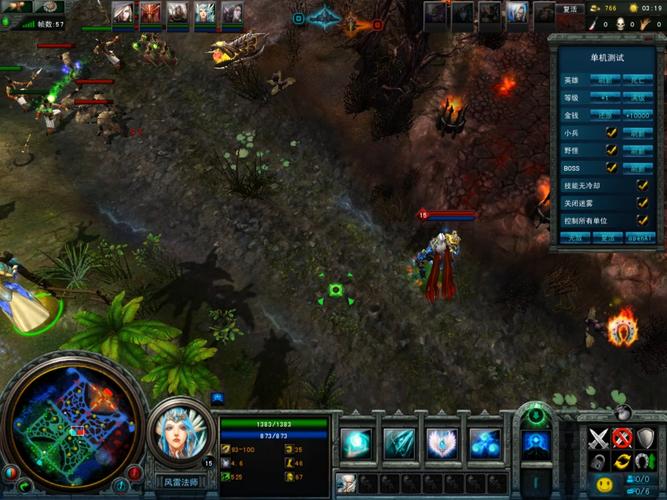The height and width of the screenshot is (500, 667).
Task: Toggle the 野怪 jungle monster checkbox
Action: tap(611, 150)
